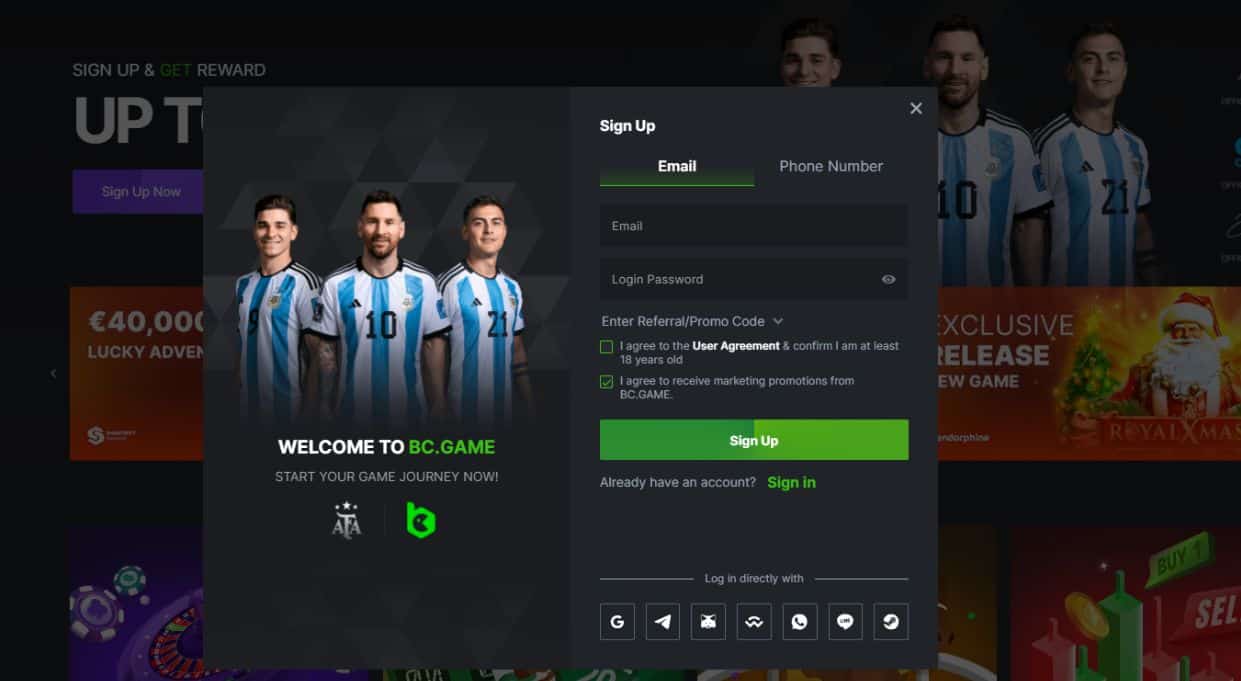Log in using the WhatsApp icon

pos(799,622)
